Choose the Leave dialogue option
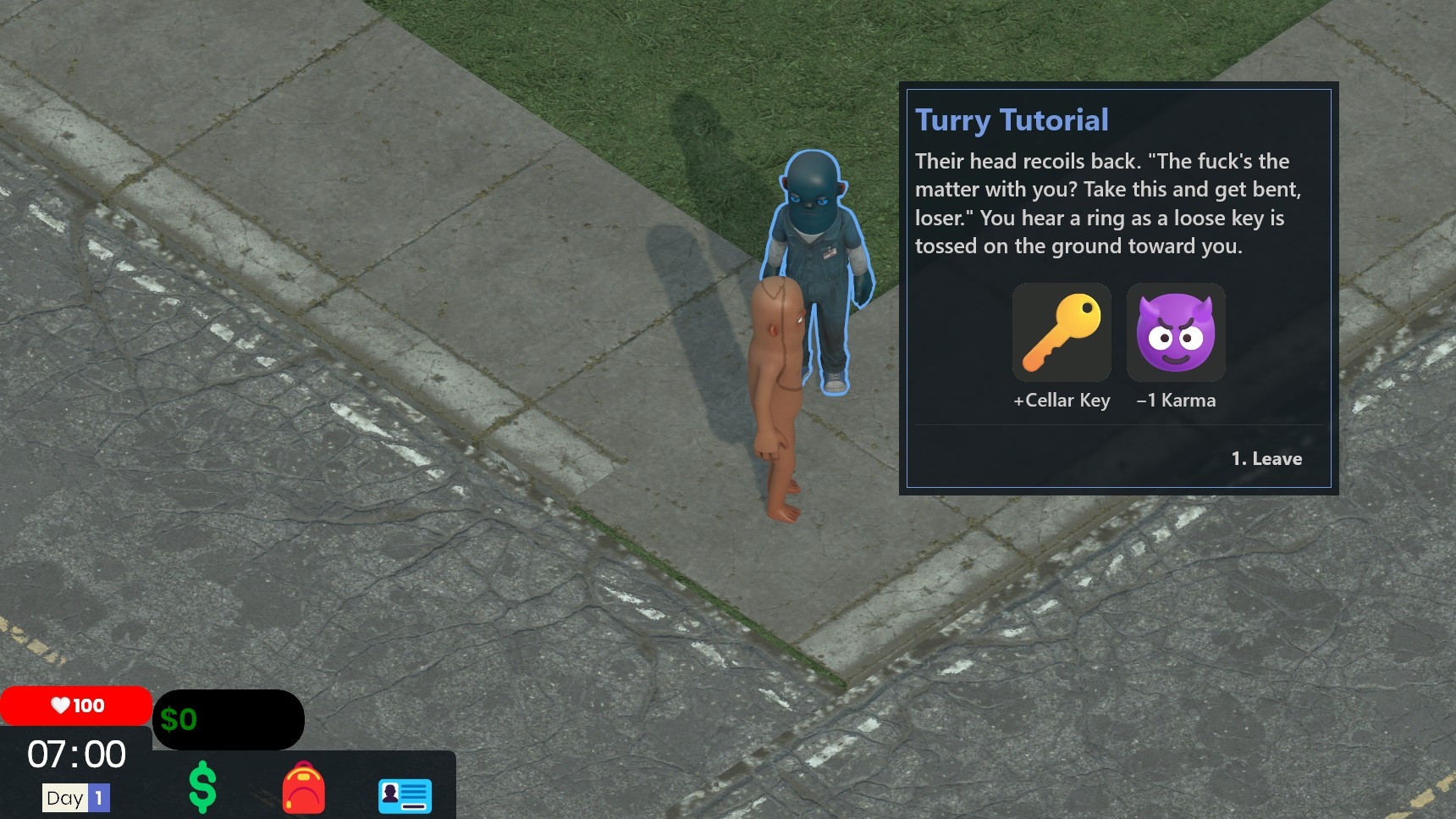Screen dimensions: 1456x819 coord(1266,459)
